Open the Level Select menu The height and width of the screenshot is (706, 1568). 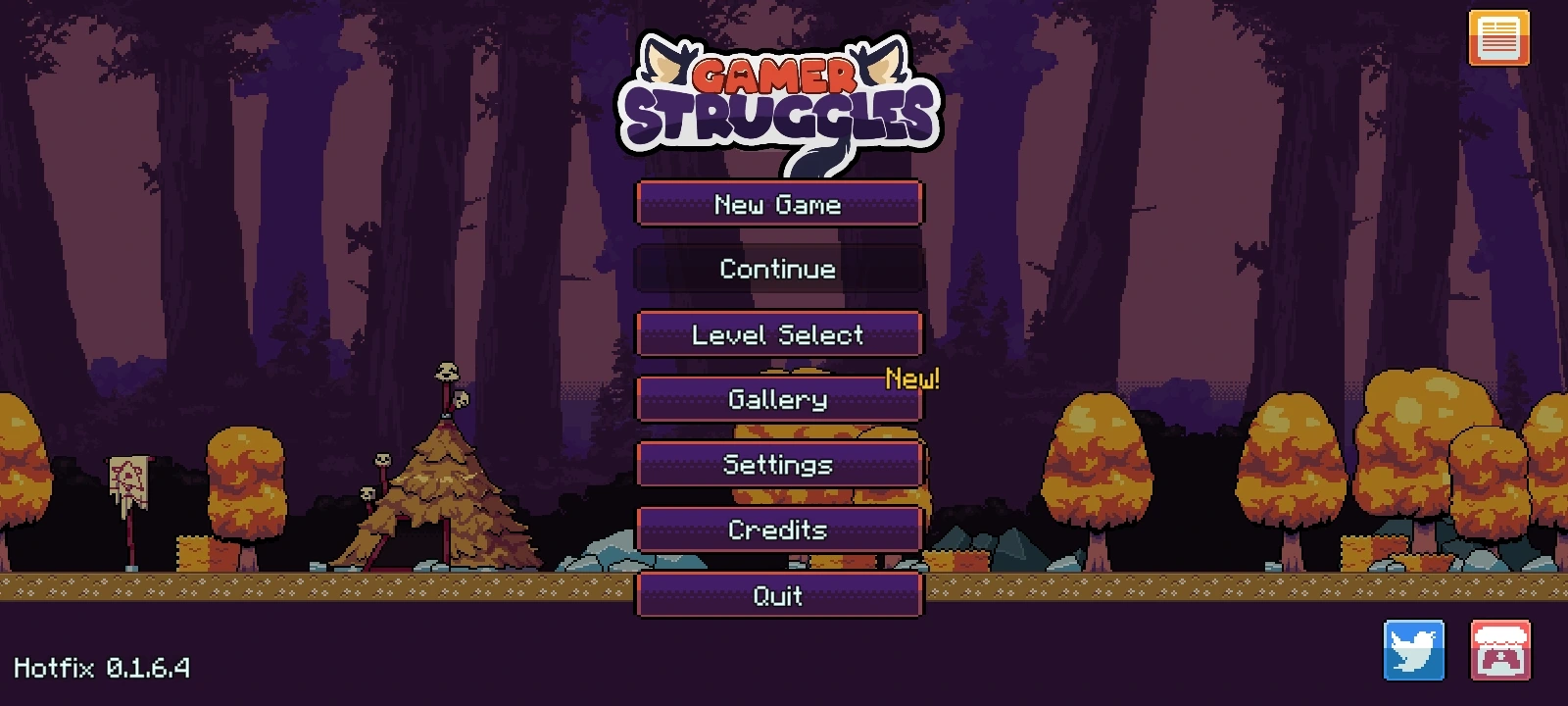[x=779, y=334]
